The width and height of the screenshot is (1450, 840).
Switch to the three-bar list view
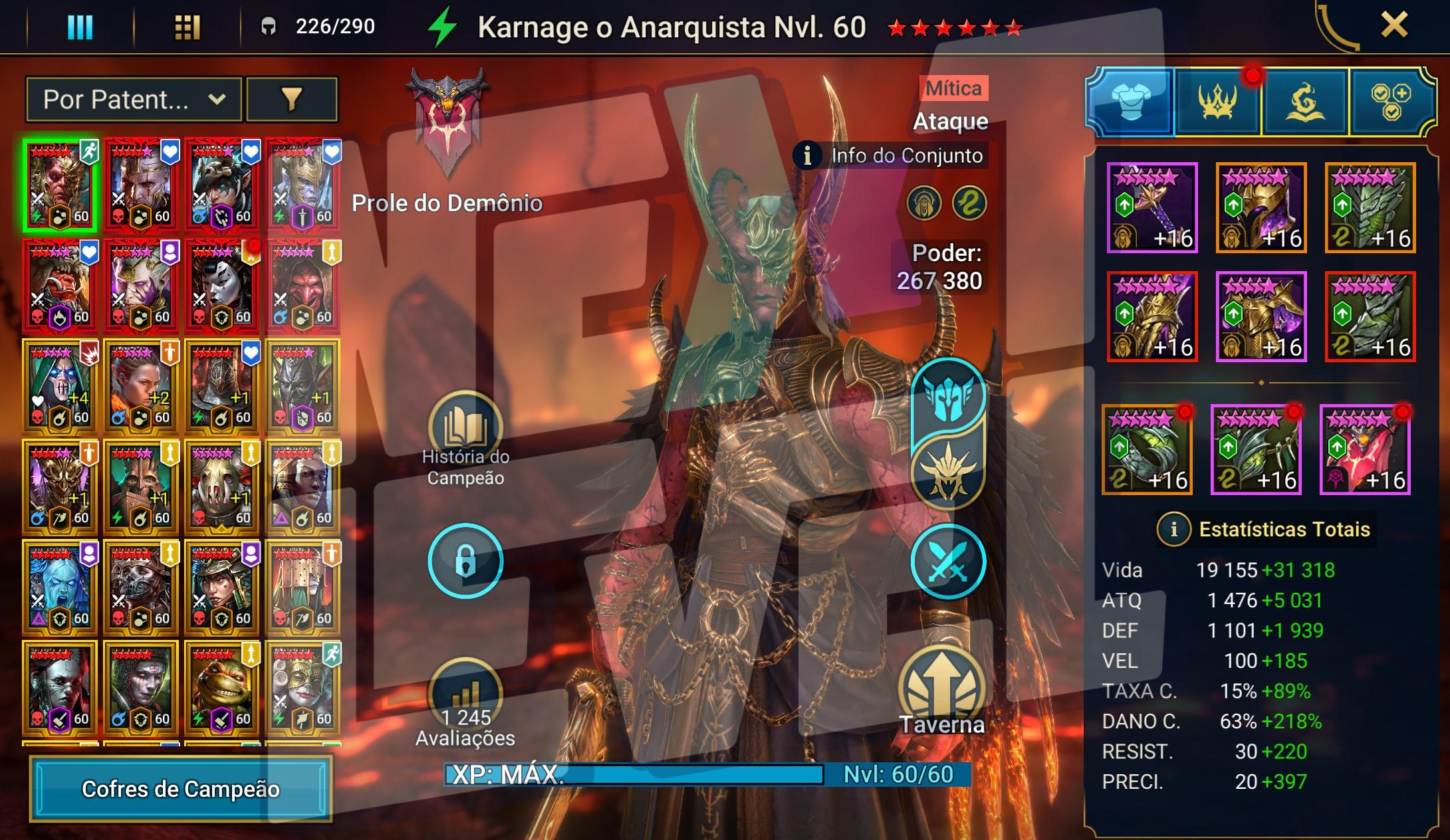[80, 27]
